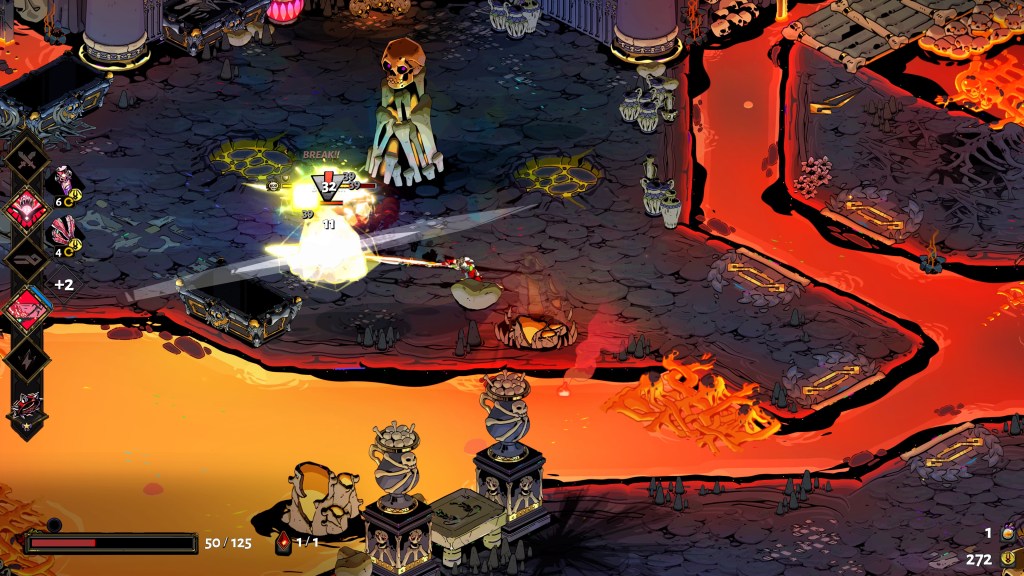Expand the +2 additional boons indicator
The width and height of the screenshot is (1024, 576).
64,284
